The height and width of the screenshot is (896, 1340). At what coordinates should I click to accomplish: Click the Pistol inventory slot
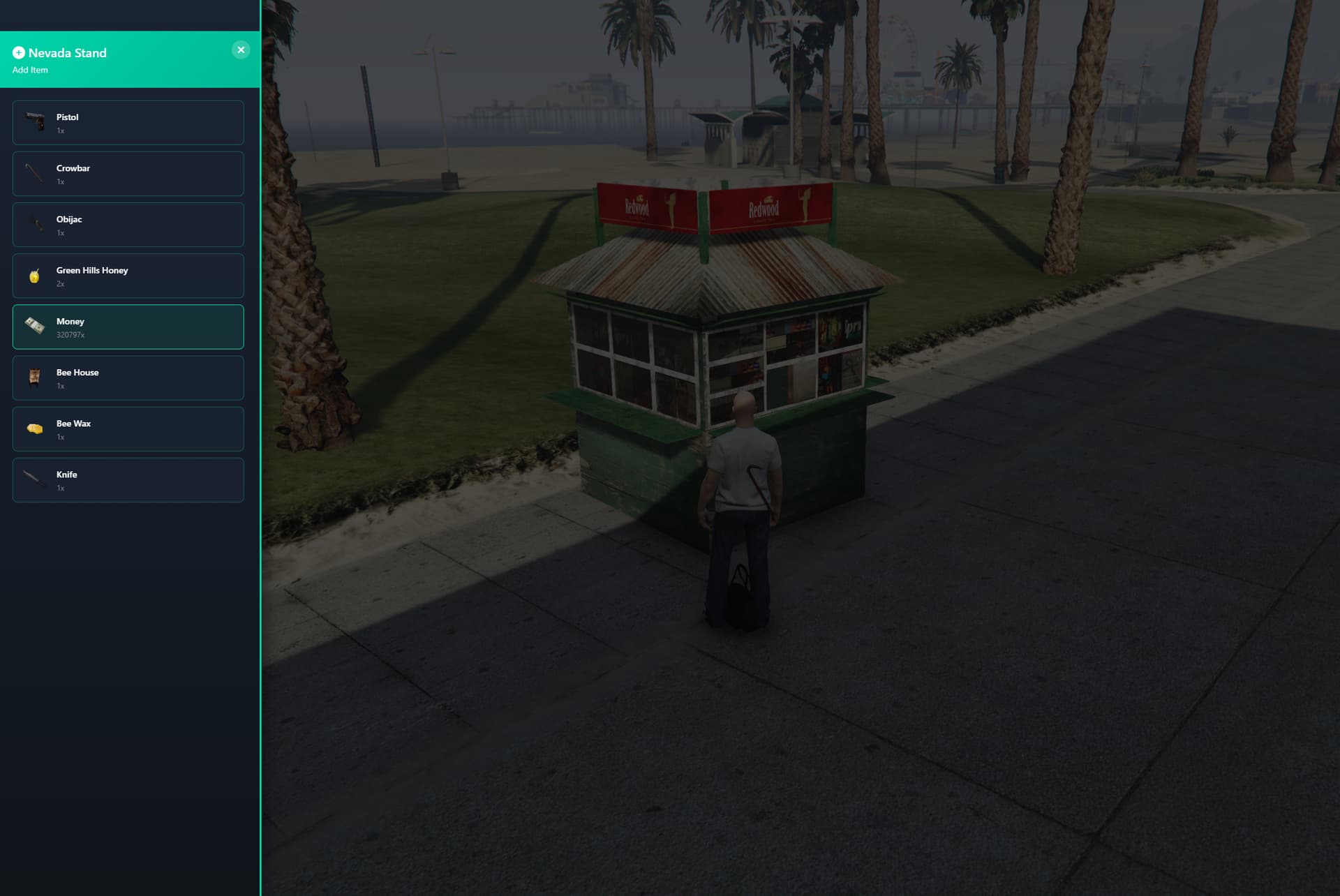pos(128,122)
